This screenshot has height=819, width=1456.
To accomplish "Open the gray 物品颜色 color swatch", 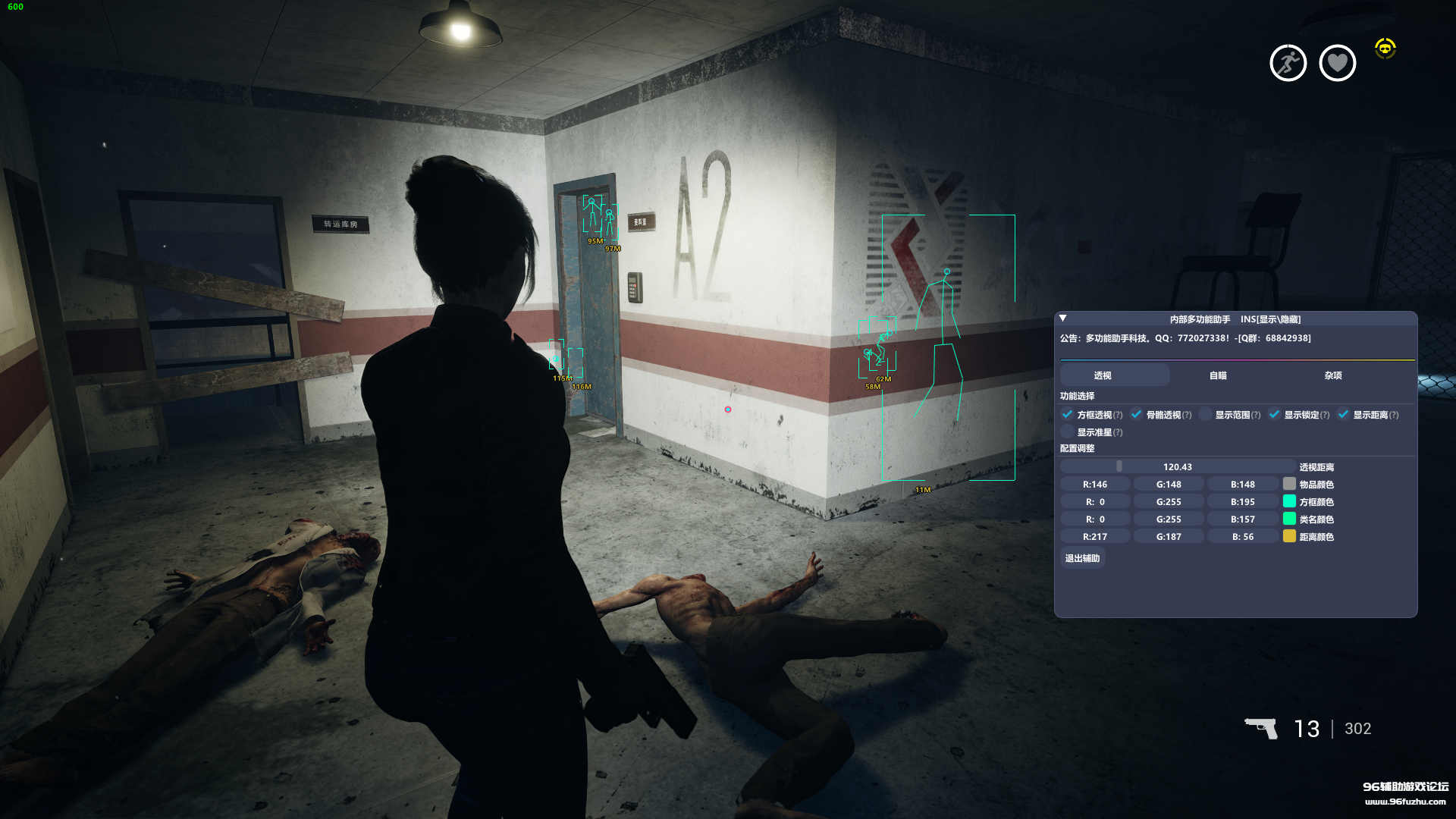I will pos(1289,485).
